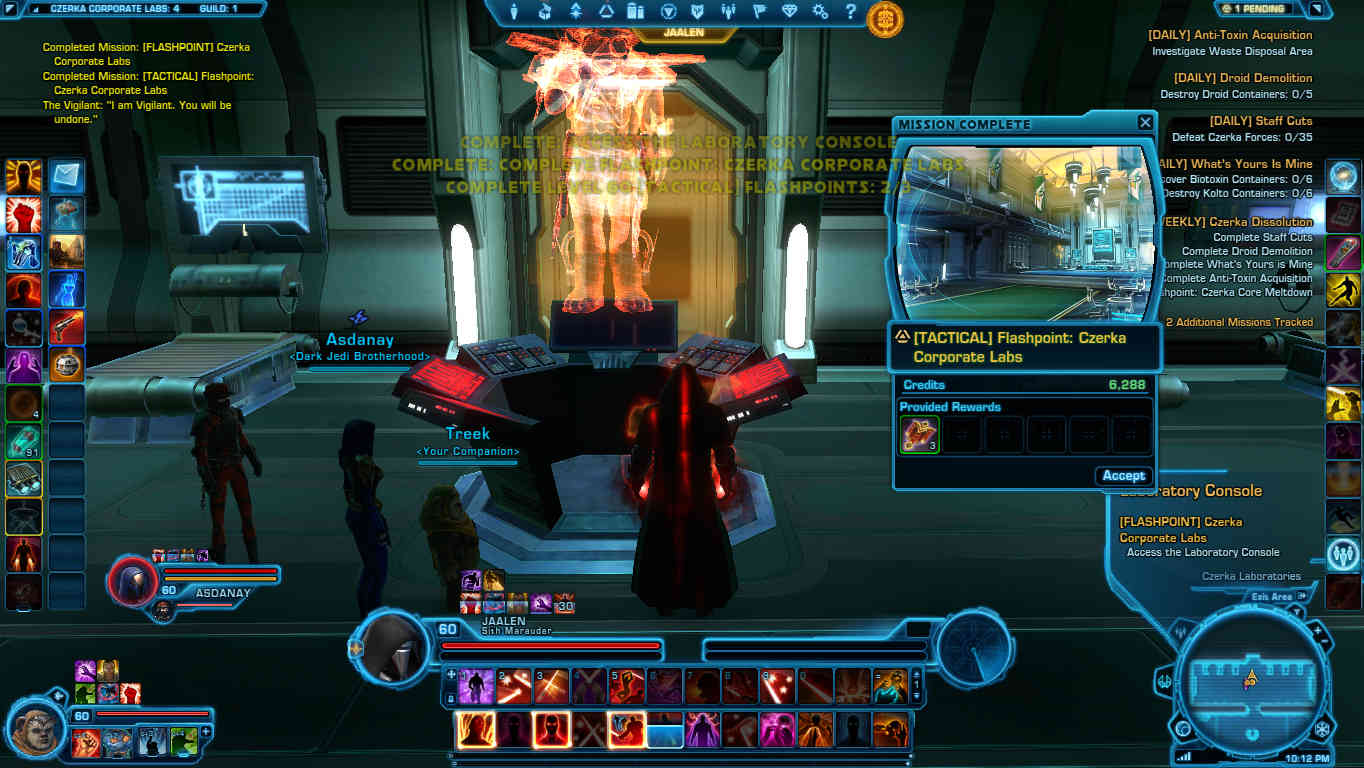This screenshot has width=1364, height=768.
Task: Track the Droid Demolition daily mission
Action: [1259, 78]
